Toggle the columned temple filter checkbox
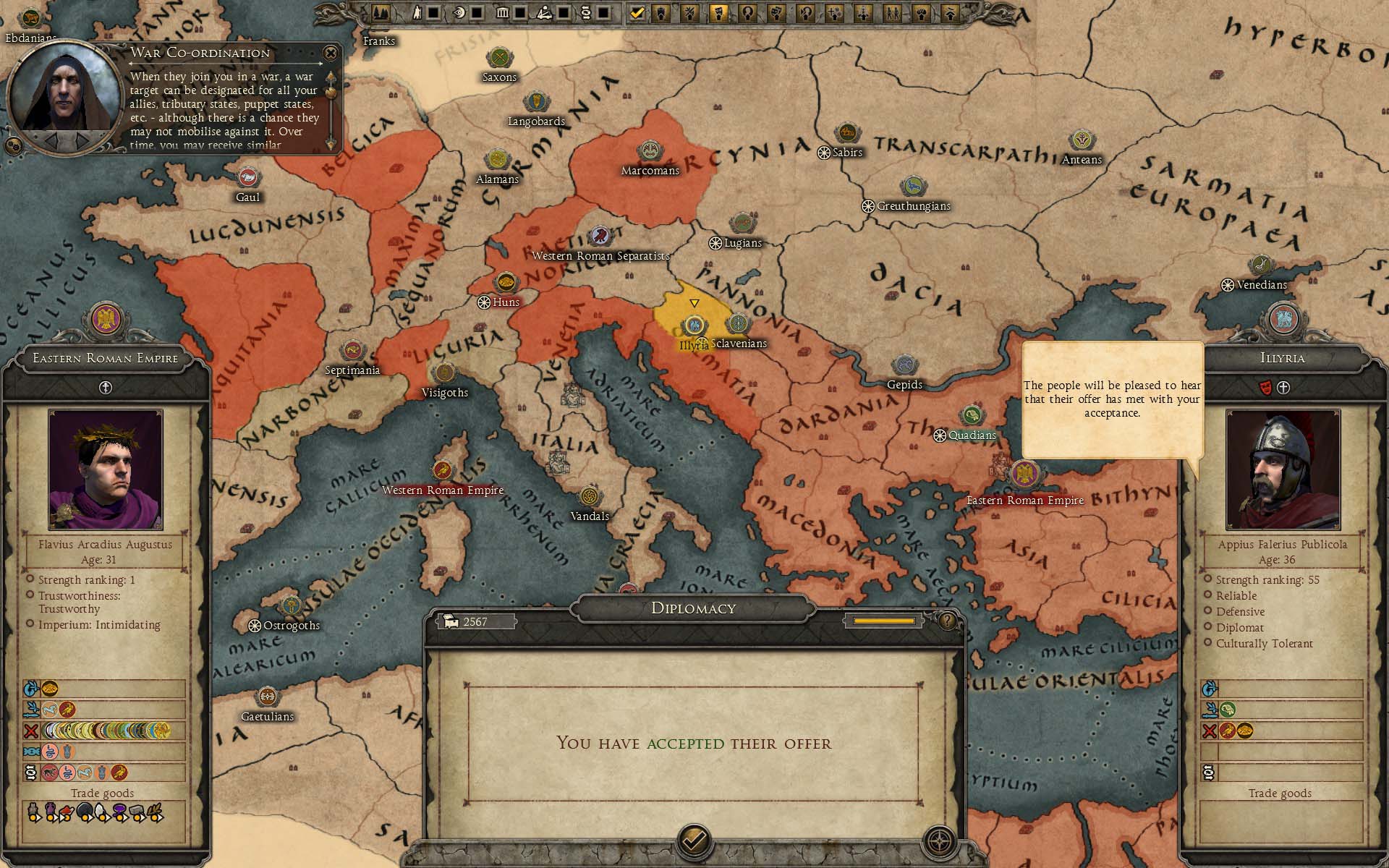 coord(519,12)
